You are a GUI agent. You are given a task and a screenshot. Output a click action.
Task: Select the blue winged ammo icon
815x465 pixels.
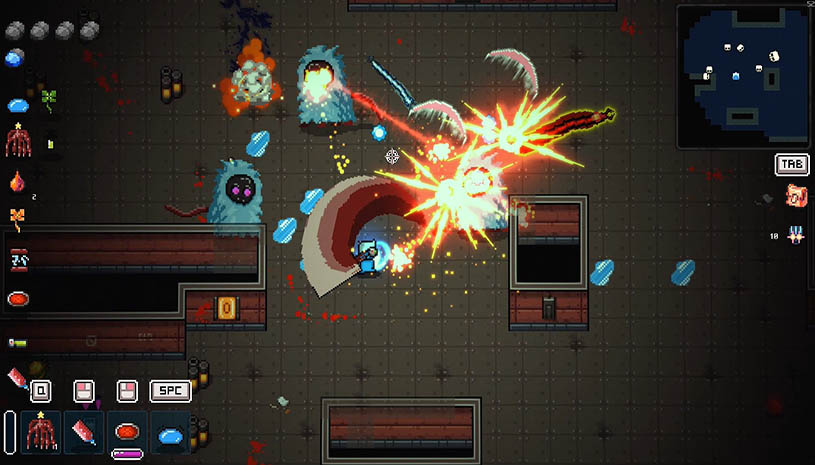point(796,235)
